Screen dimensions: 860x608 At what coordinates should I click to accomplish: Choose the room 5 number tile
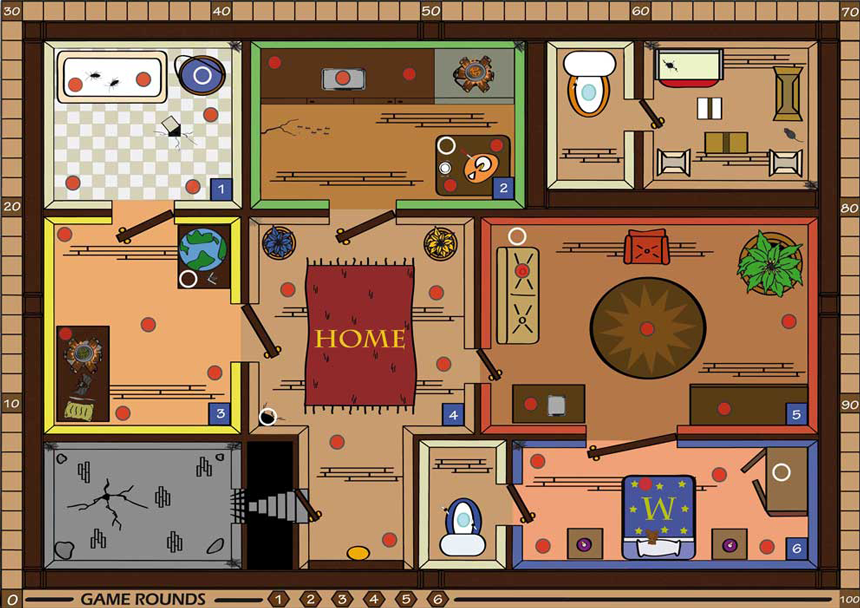pos(796,413)
